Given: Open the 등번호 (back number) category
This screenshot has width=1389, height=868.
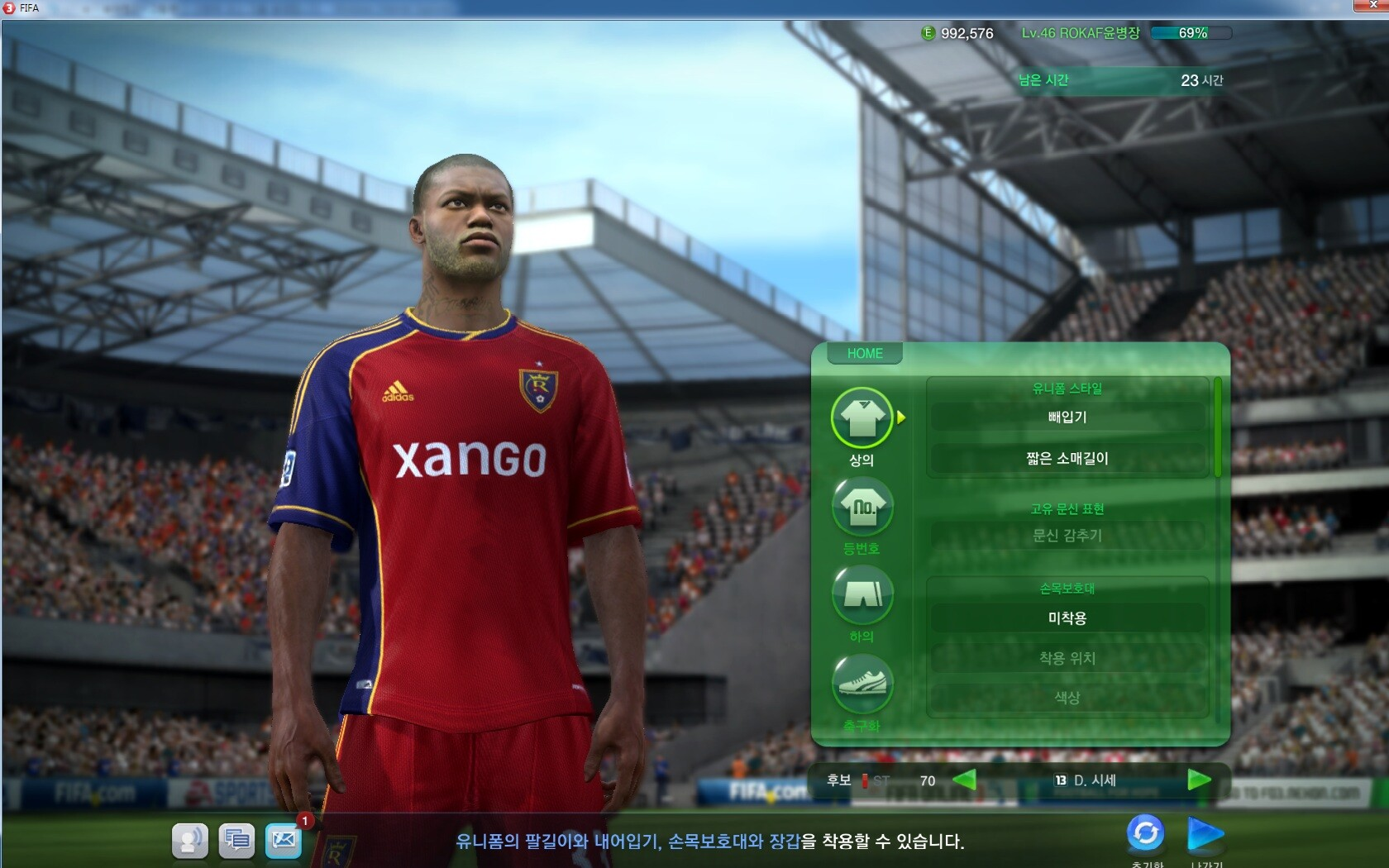Looking at the screenshot, I should tap(862, 507).
